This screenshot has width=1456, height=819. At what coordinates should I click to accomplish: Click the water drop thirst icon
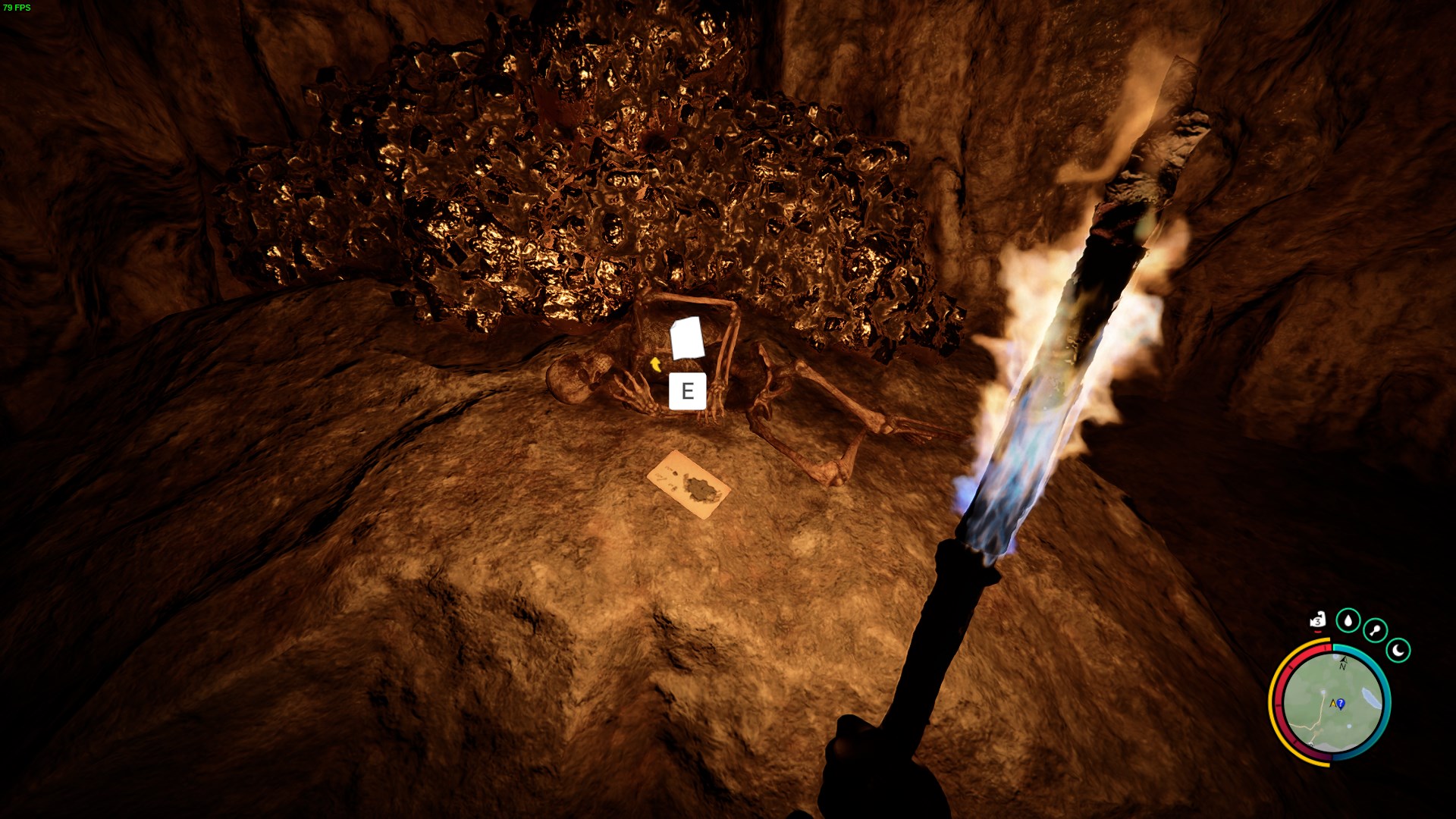coord(1348,621)
